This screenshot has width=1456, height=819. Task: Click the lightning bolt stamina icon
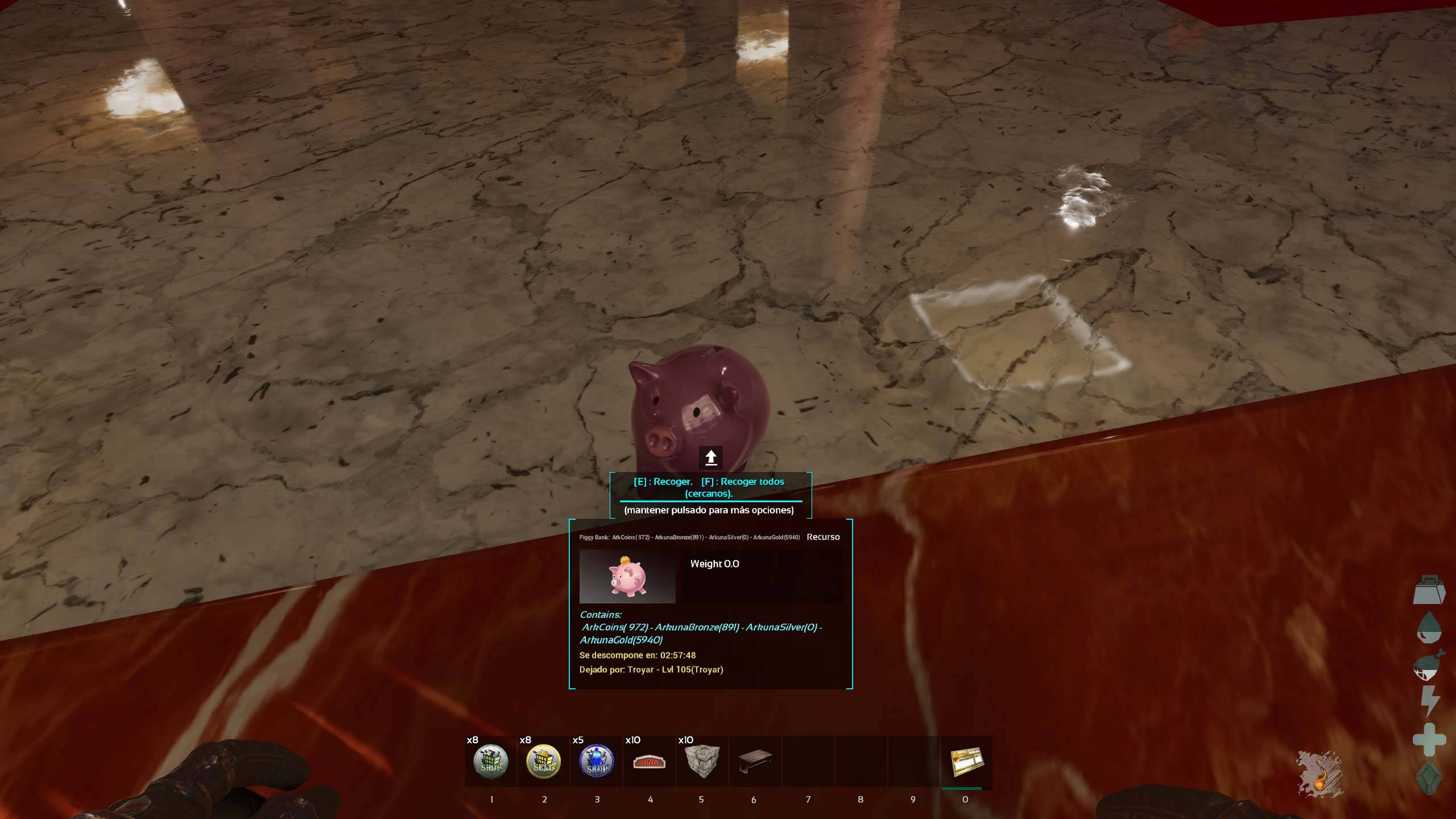coord(1430,701)
